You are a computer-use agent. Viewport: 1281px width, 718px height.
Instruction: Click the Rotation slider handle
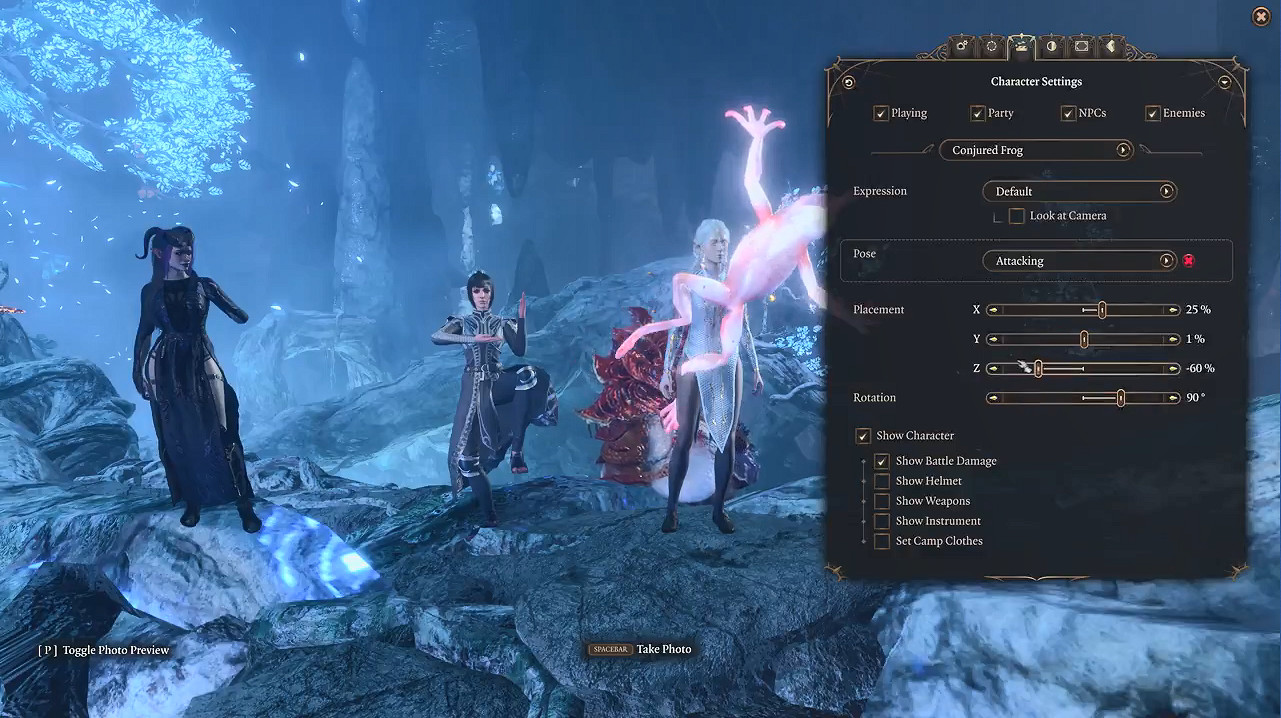[x=1120, y=398]
